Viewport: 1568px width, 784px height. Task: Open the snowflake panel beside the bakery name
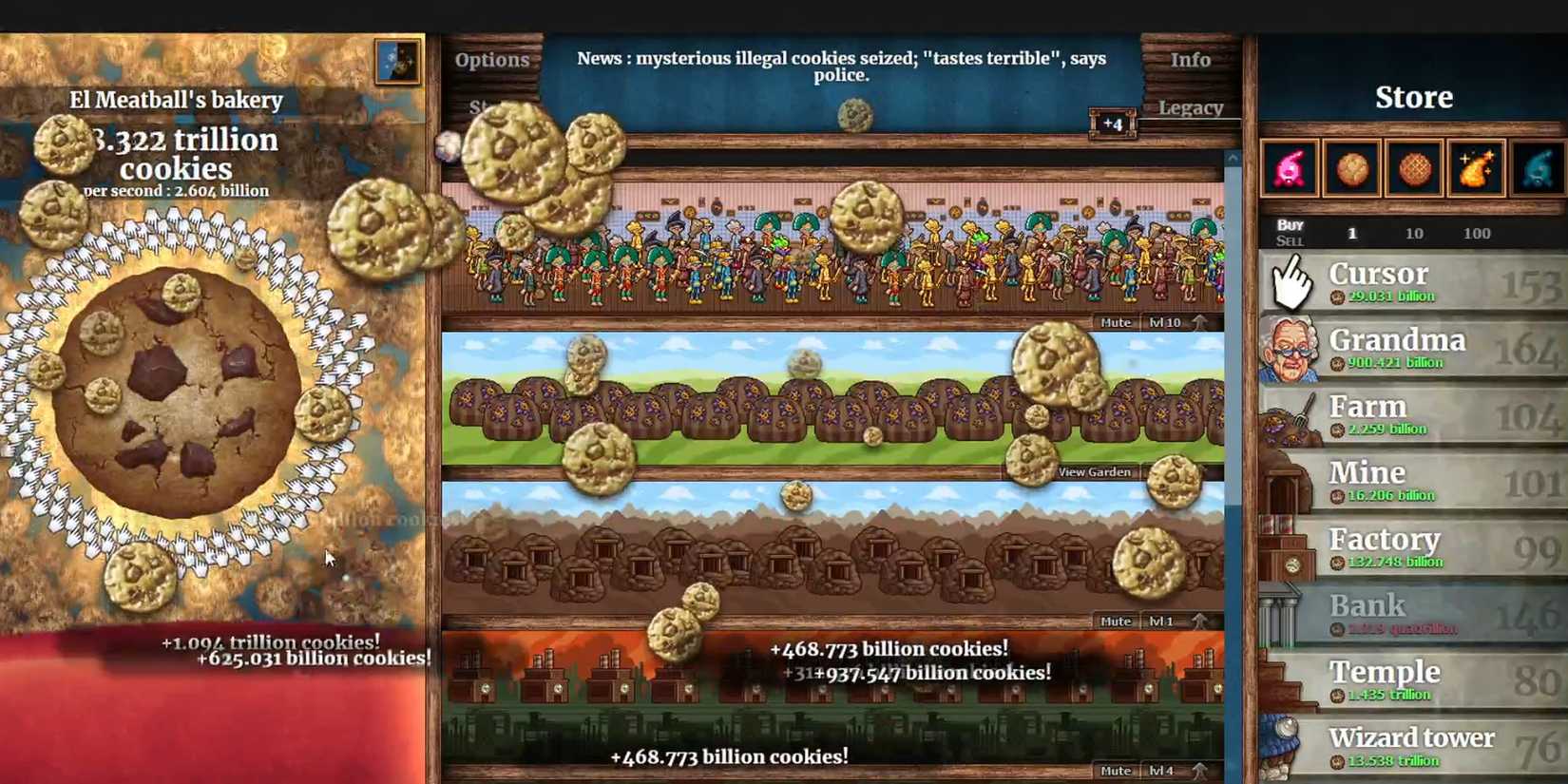click(397, 61)
